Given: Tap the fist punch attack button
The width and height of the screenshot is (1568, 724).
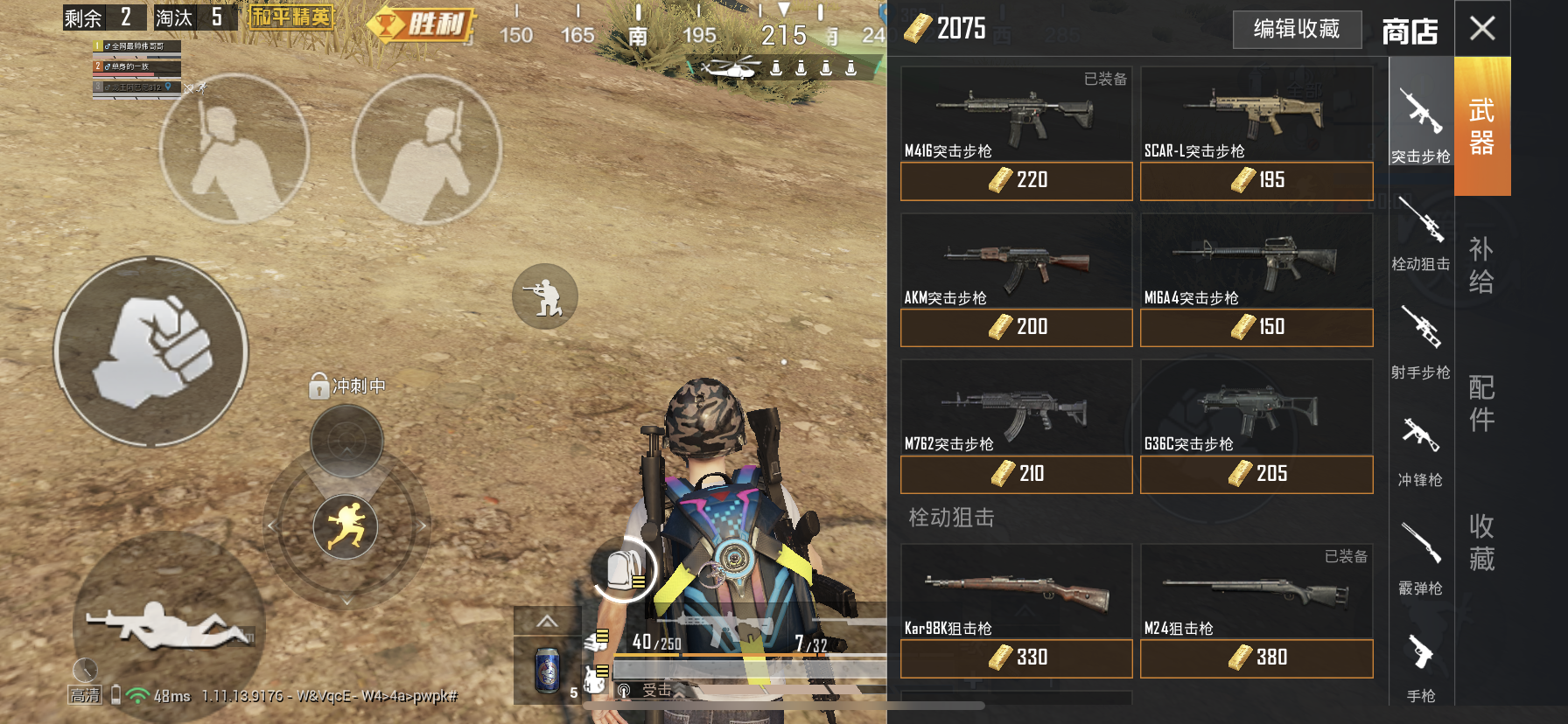Looking at the screenshot, I should 151,352.
